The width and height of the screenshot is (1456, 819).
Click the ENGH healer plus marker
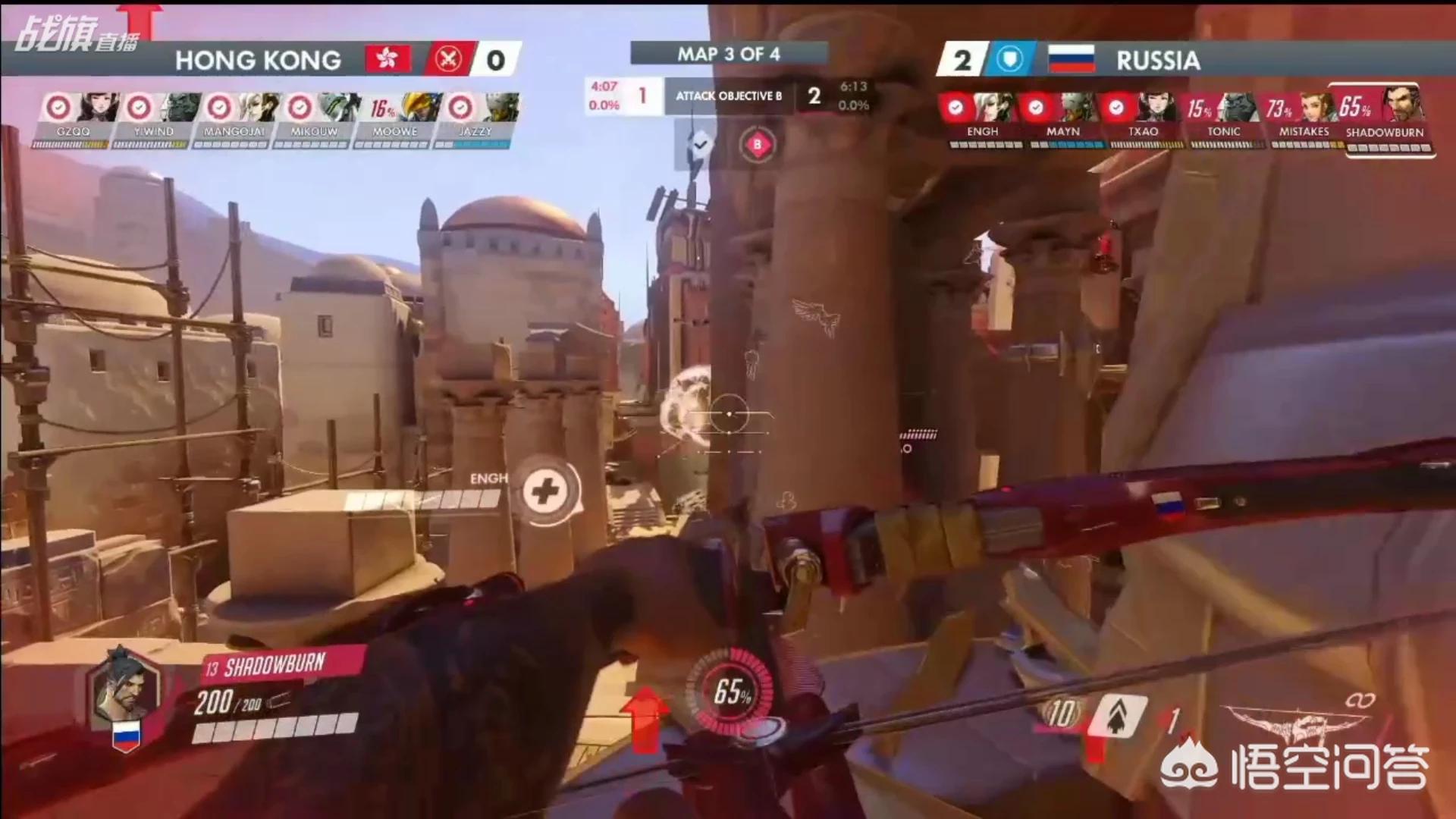tap(544, 491)
